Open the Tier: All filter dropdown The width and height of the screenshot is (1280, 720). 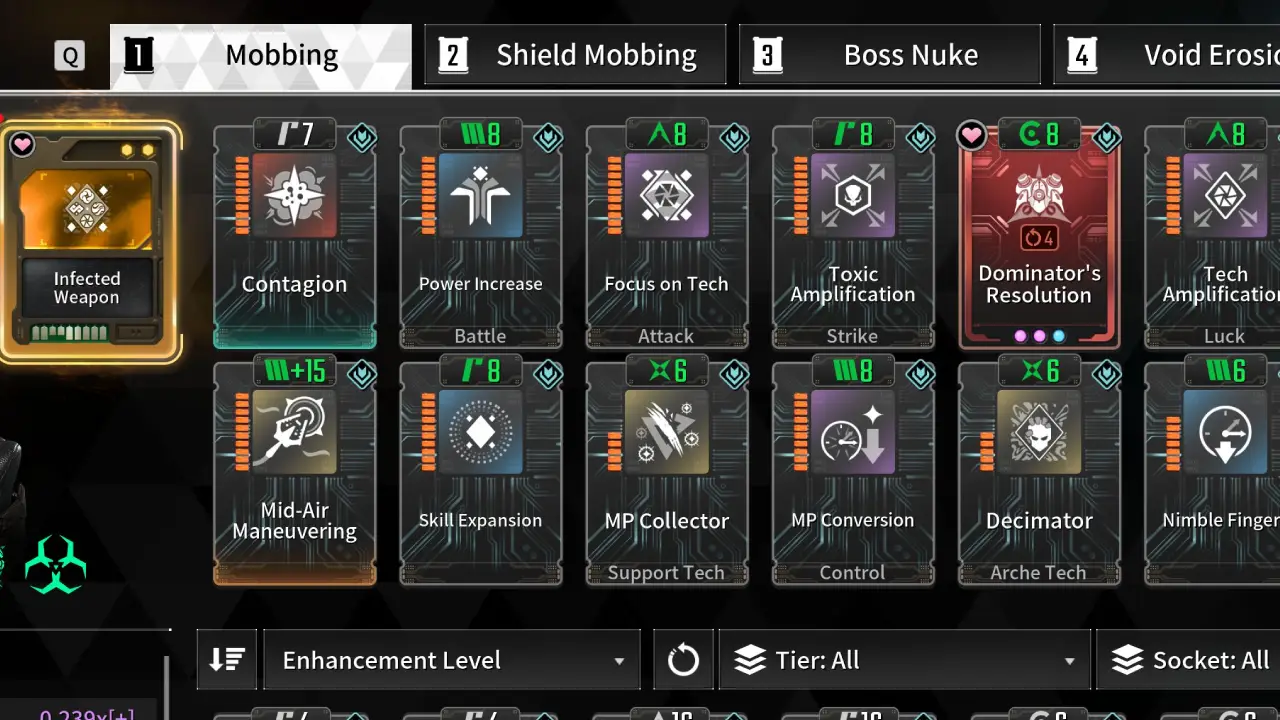(904, 660)
